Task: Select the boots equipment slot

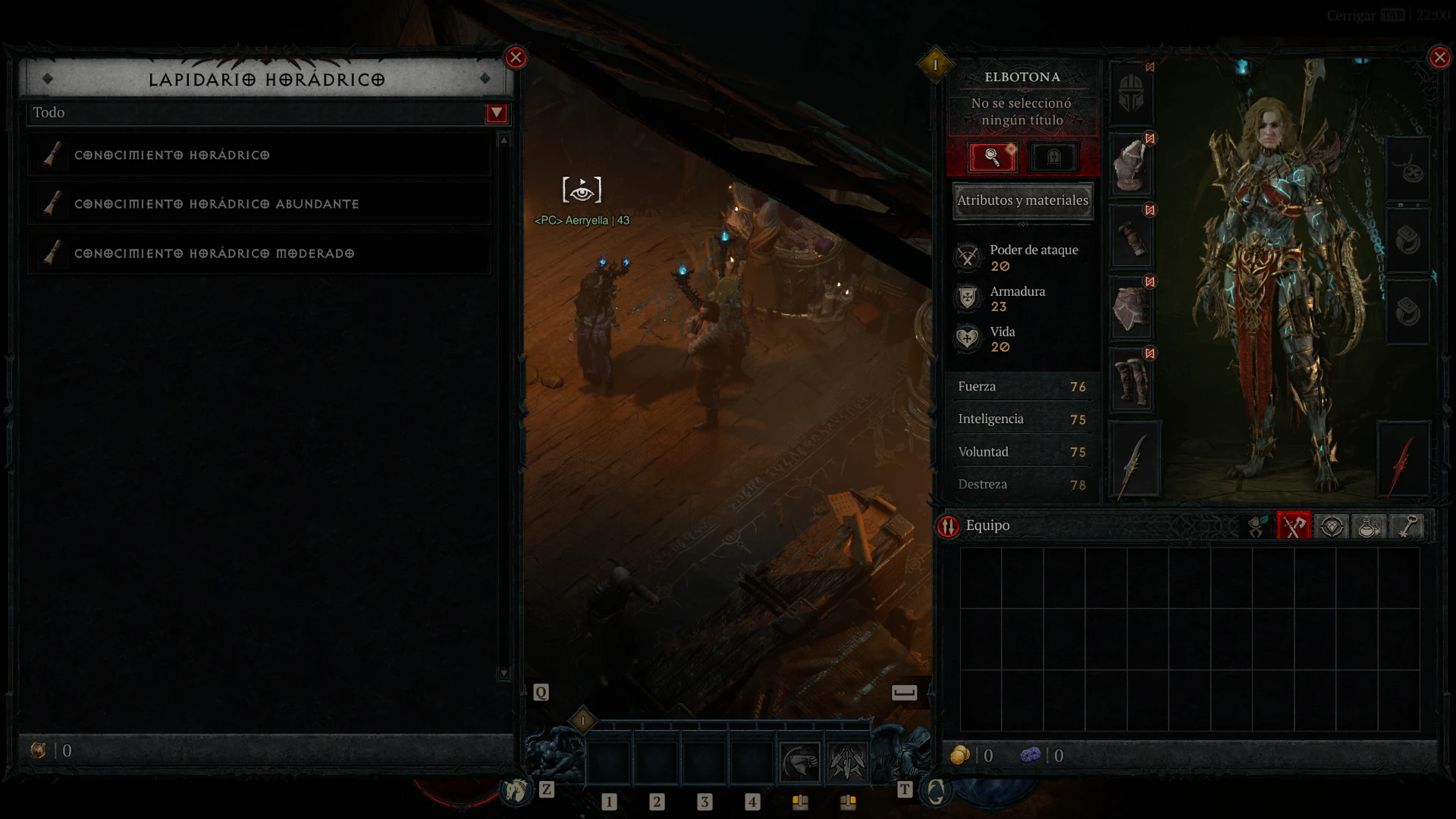Action: pos(1131,381)
